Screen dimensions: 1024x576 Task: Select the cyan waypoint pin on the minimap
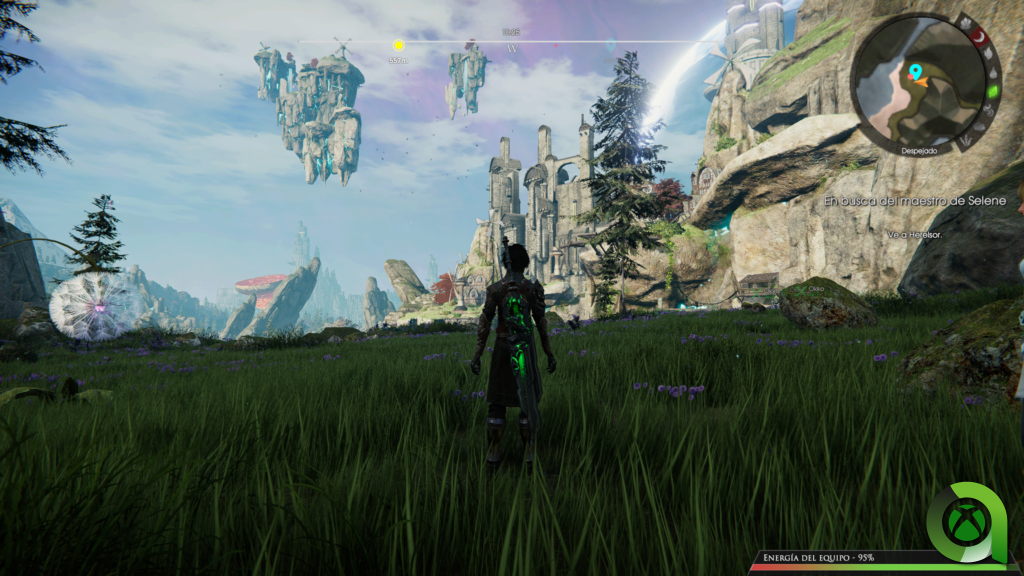pyautogui.click(x=914, y=72)
